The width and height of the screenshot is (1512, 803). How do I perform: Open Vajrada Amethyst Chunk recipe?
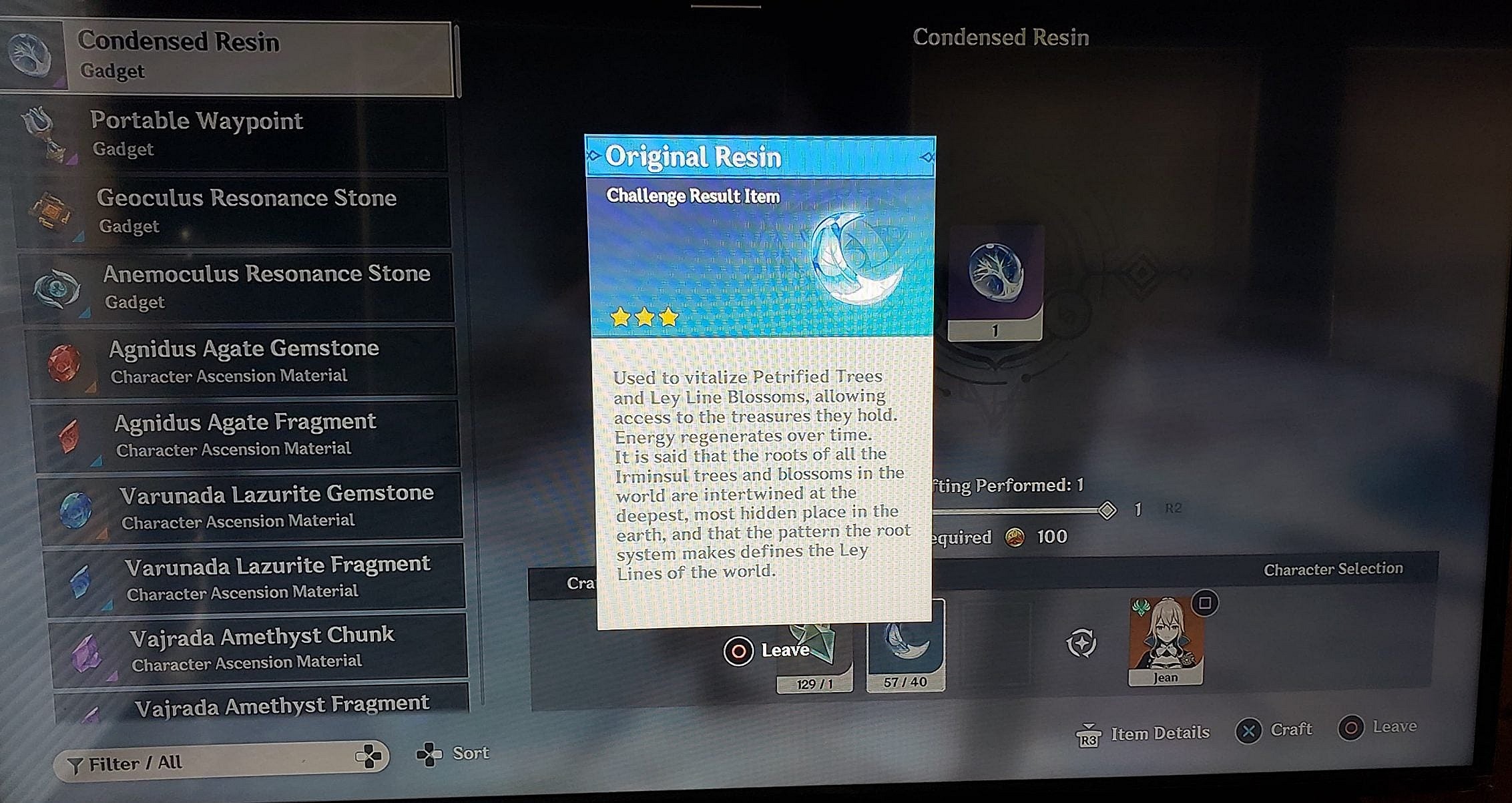[x=259, y=649]
